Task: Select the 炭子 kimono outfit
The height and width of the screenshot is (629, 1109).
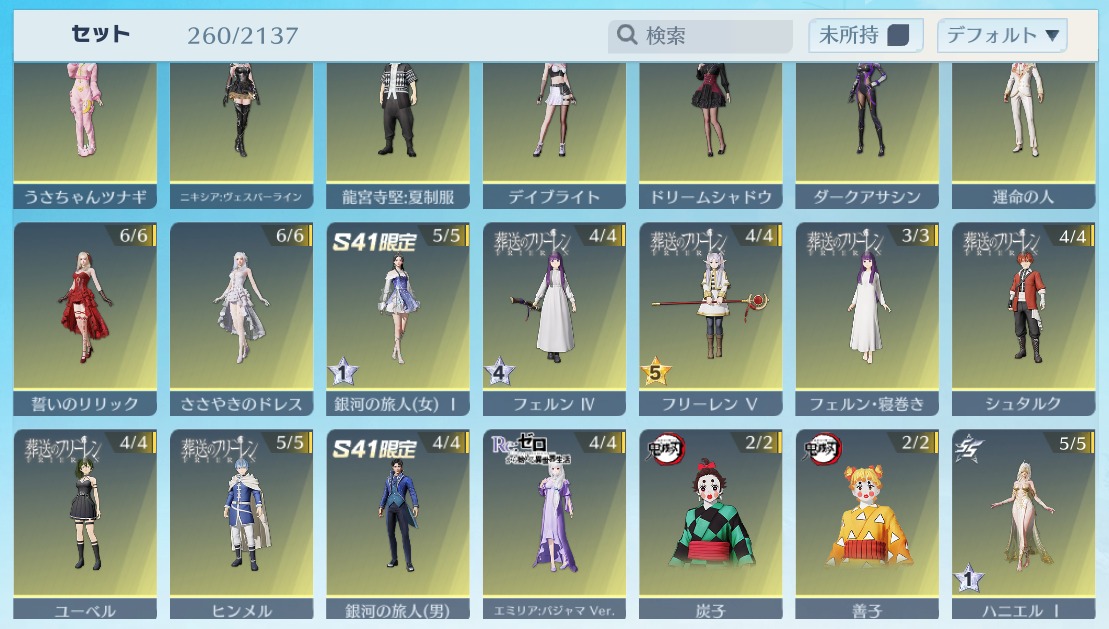Action: click(x=710, y=522)
